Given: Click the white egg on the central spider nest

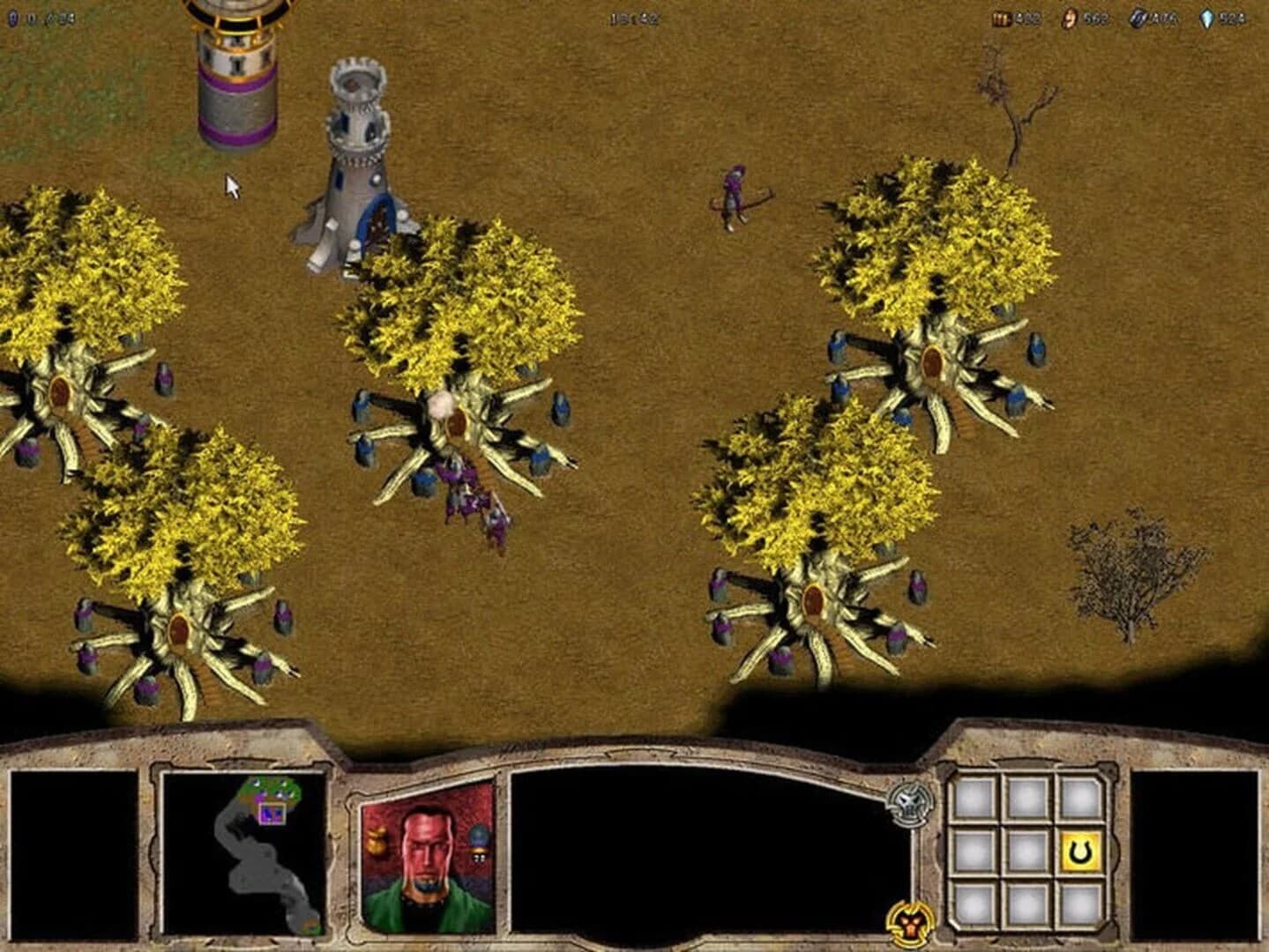Looking at the screenshot, I should 441,405.
